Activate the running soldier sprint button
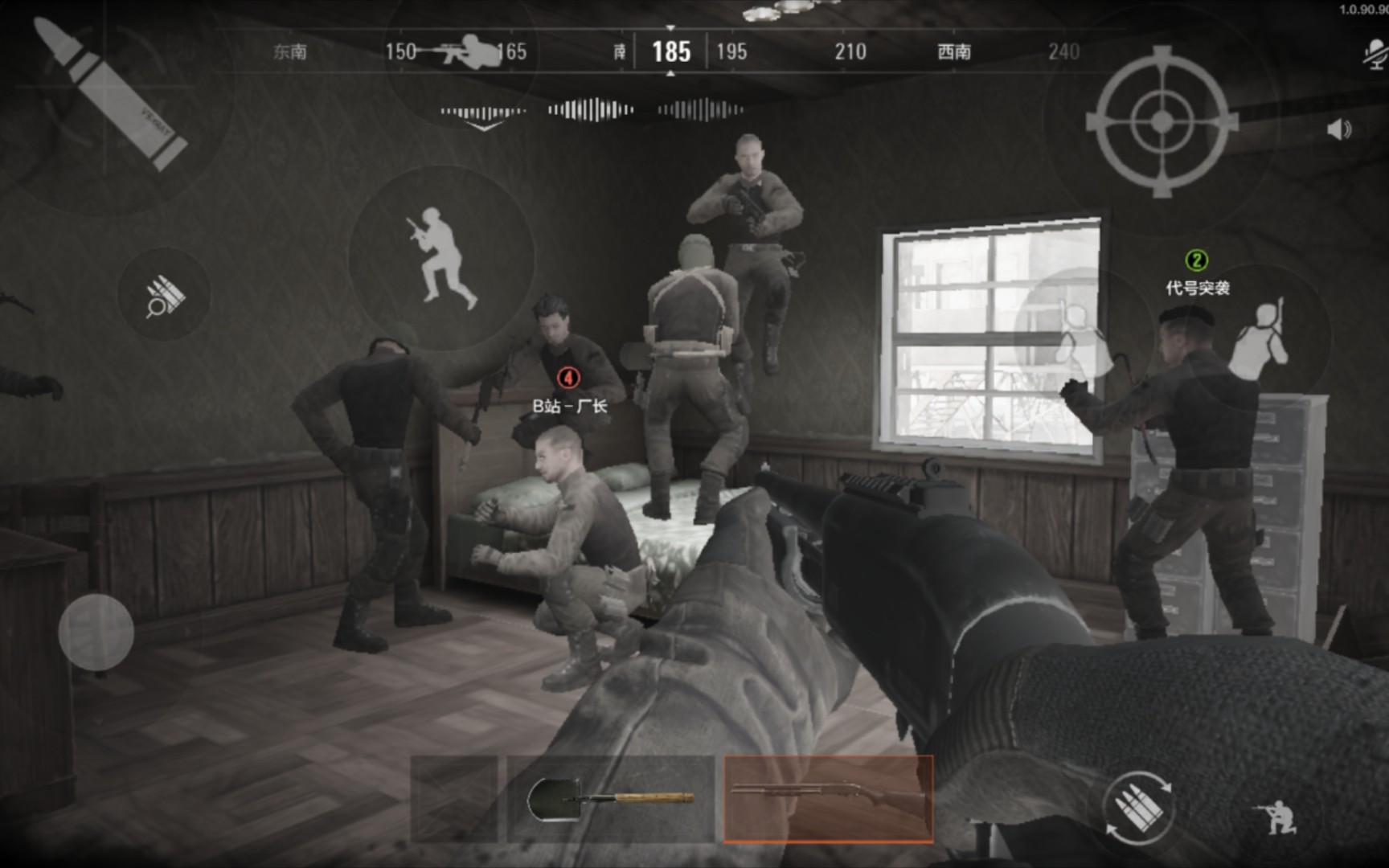 [x=440, y=257]
